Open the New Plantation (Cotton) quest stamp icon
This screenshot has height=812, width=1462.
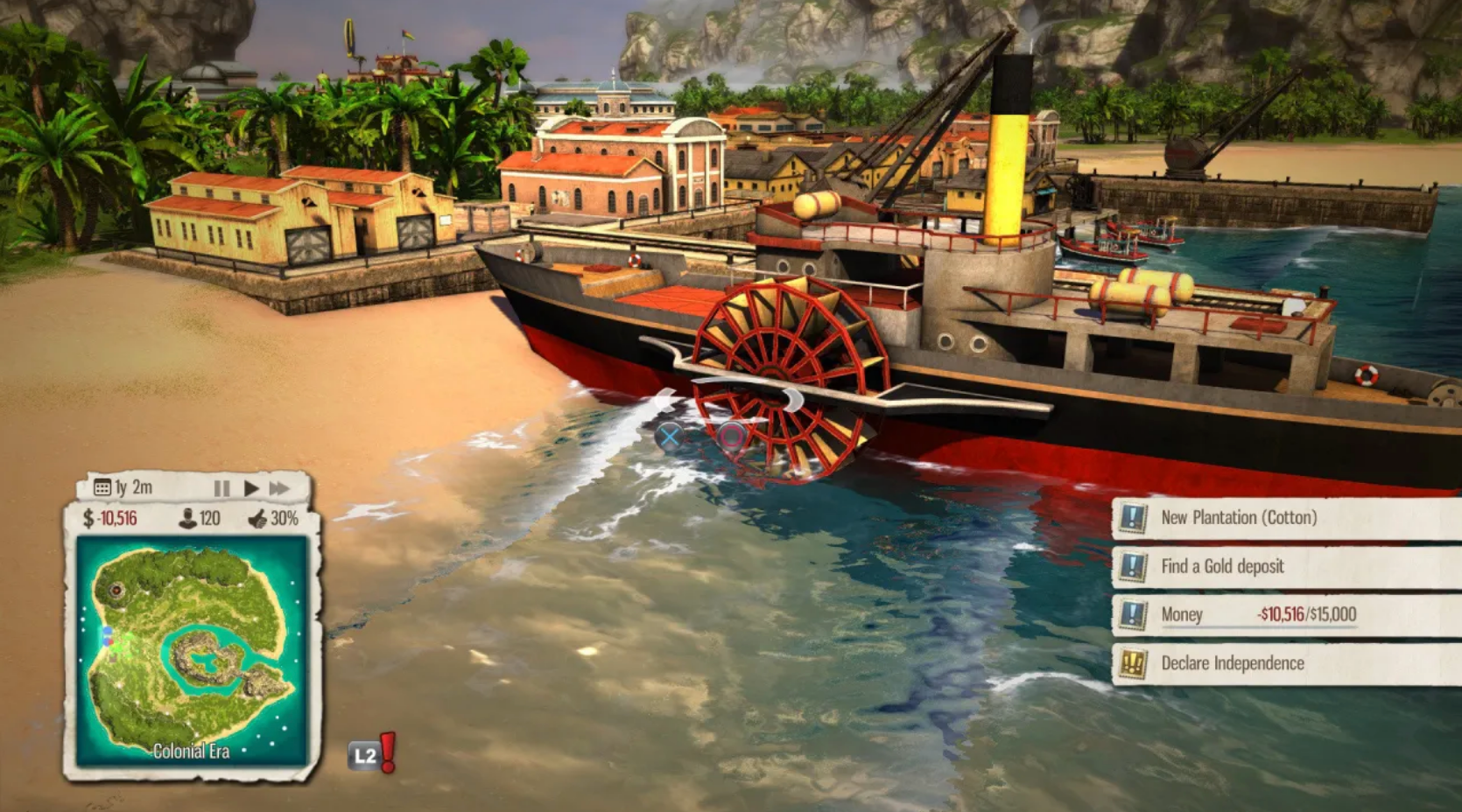[1133, 517]
